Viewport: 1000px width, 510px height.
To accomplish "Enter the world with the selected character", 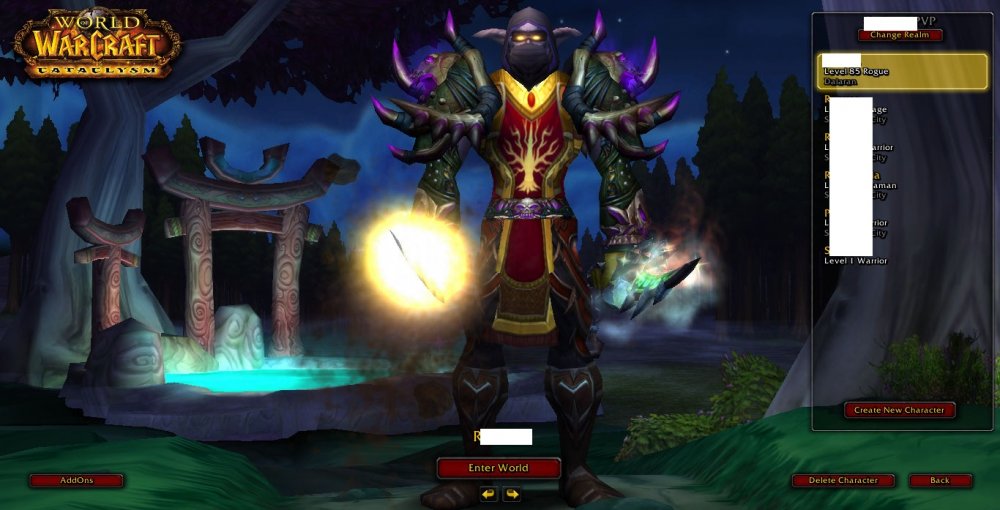I will 498,467.
